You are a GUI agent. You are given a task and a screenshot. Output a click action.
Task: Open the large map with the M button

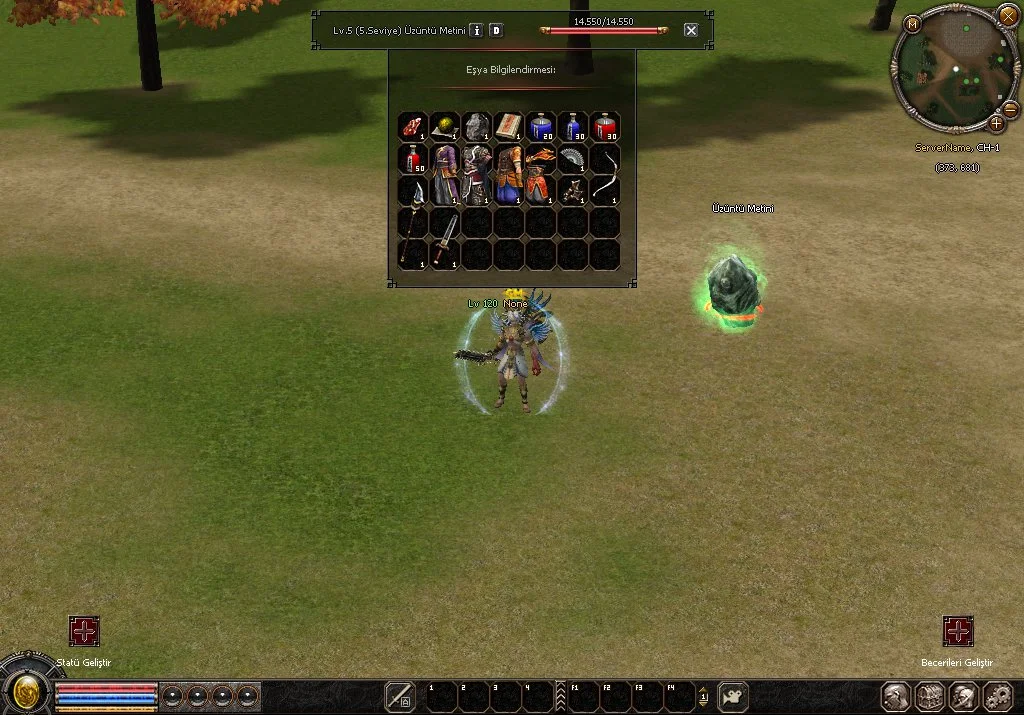912,23
